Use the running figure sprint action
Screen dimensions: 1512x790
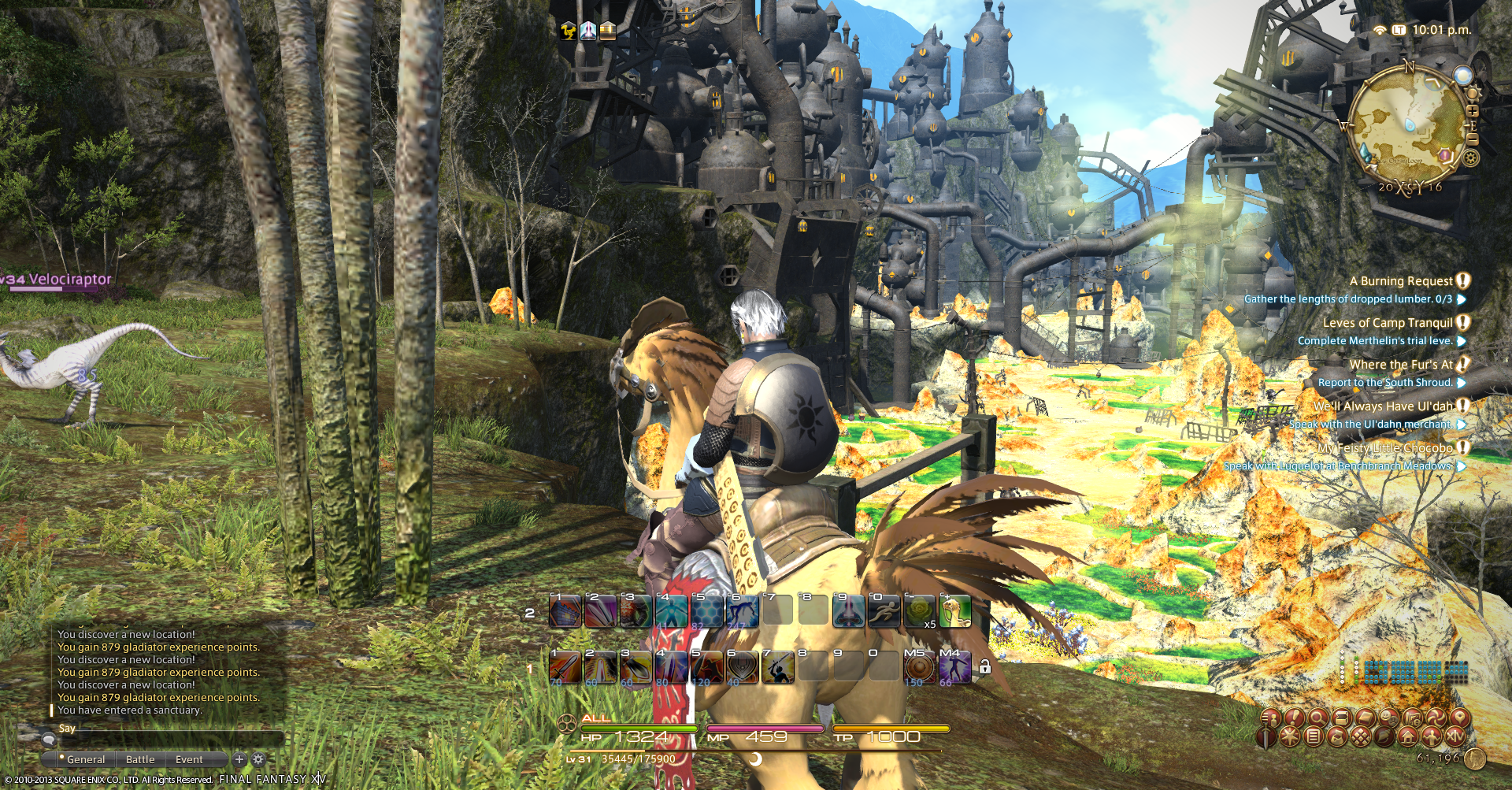click(884, 612)
